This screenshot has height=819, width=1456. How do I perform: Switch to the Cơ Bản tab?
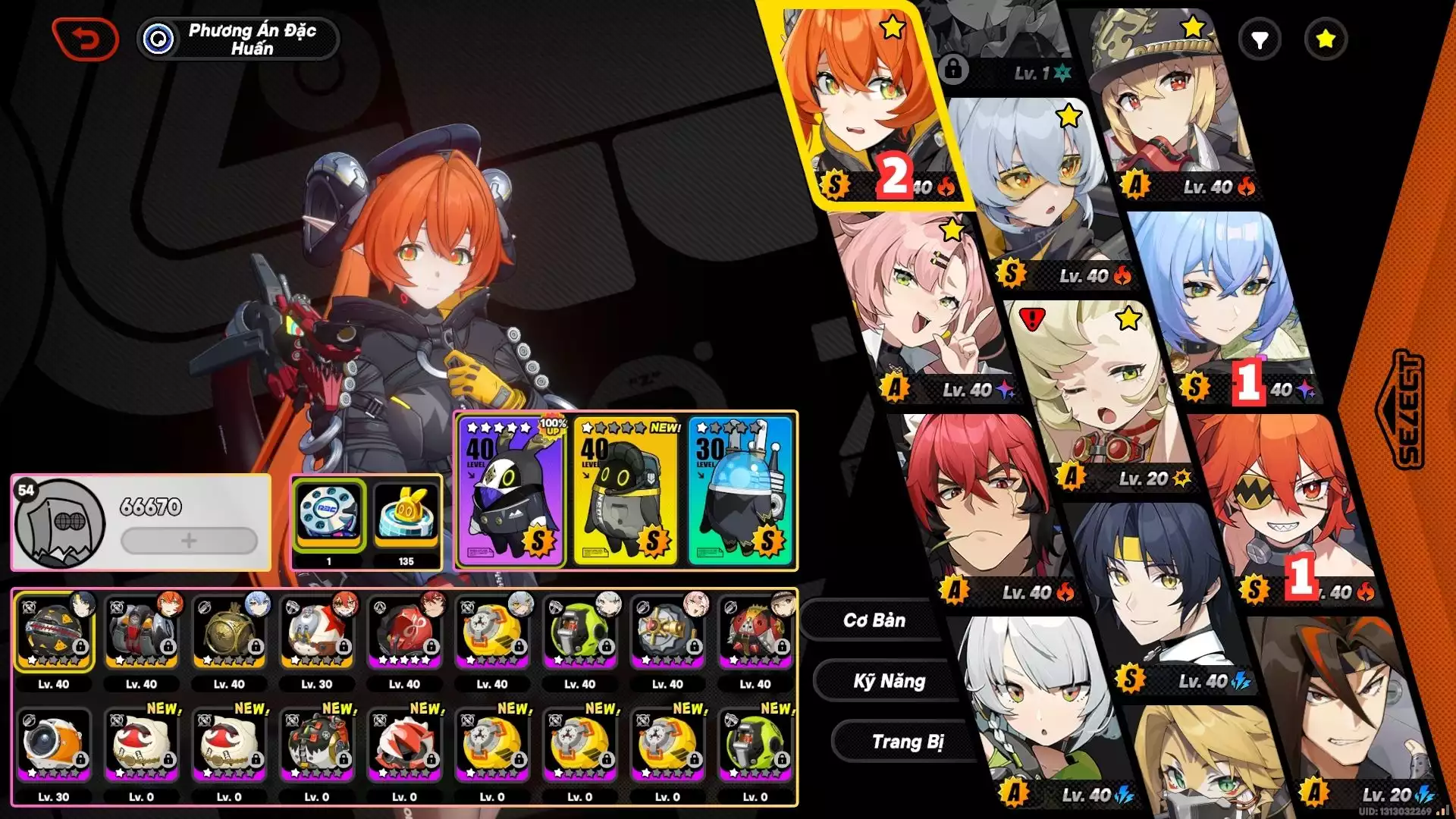tap(874, 620)
